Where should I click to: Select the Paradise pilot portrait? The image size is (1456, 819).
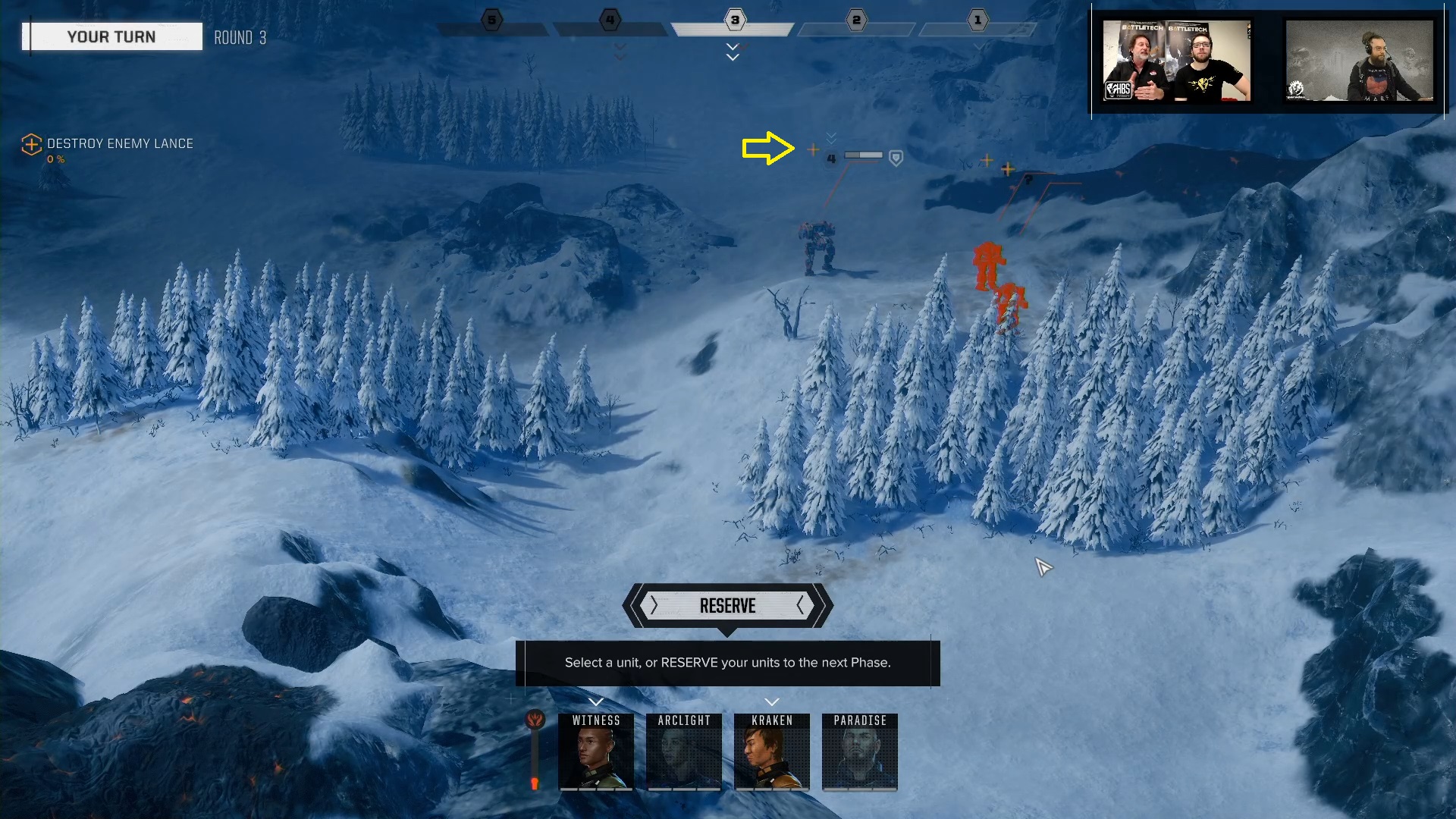[x=859, y=752]
